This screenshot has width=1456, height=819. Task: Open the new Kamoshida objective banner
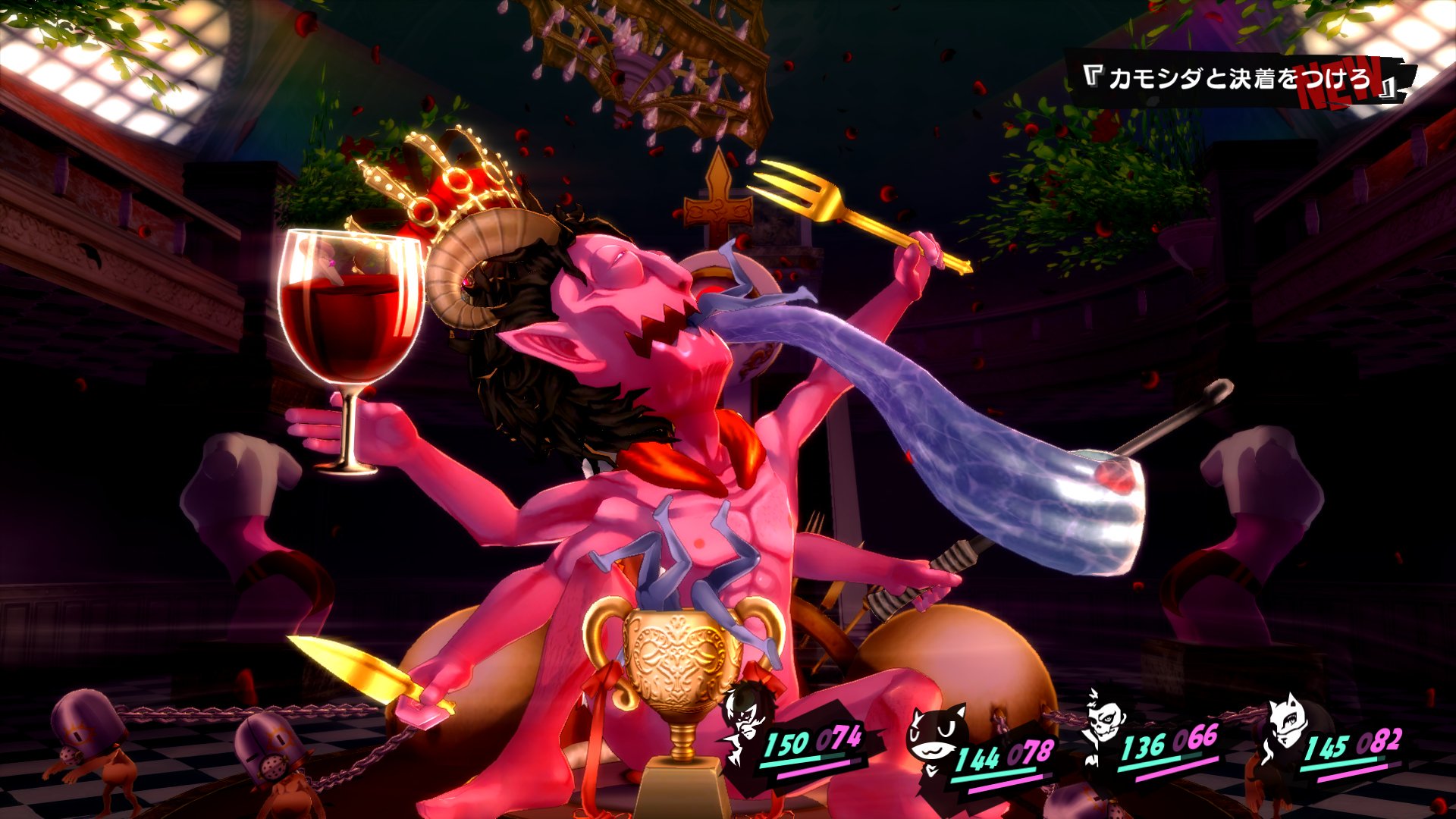pos(1241,79)
